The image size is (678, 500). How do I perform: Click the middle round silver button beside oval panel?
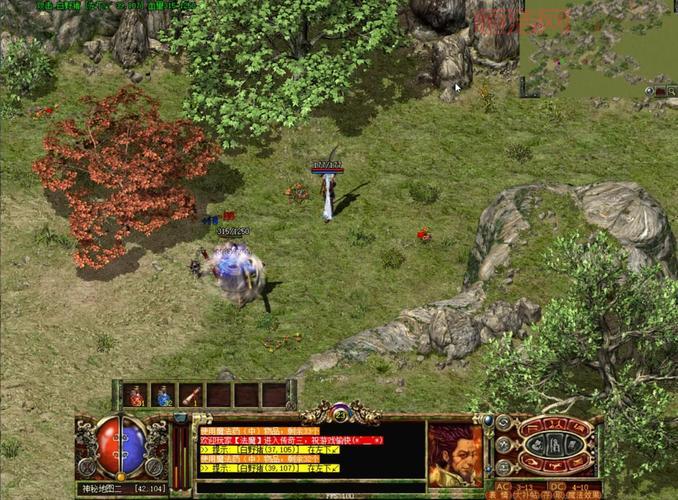tap(503, 445)
